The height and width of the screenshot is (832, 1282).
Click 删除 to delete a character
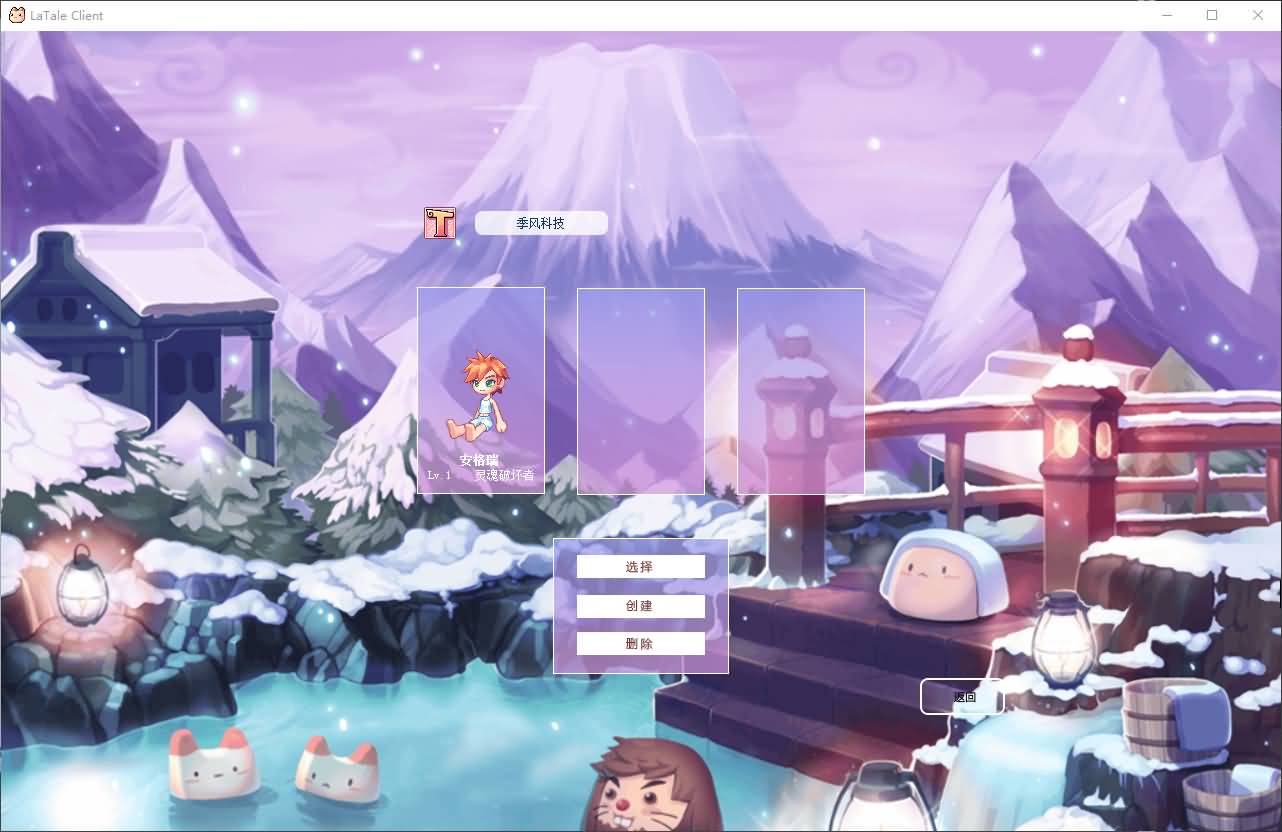pyautogui.click(x=640, y=643)
